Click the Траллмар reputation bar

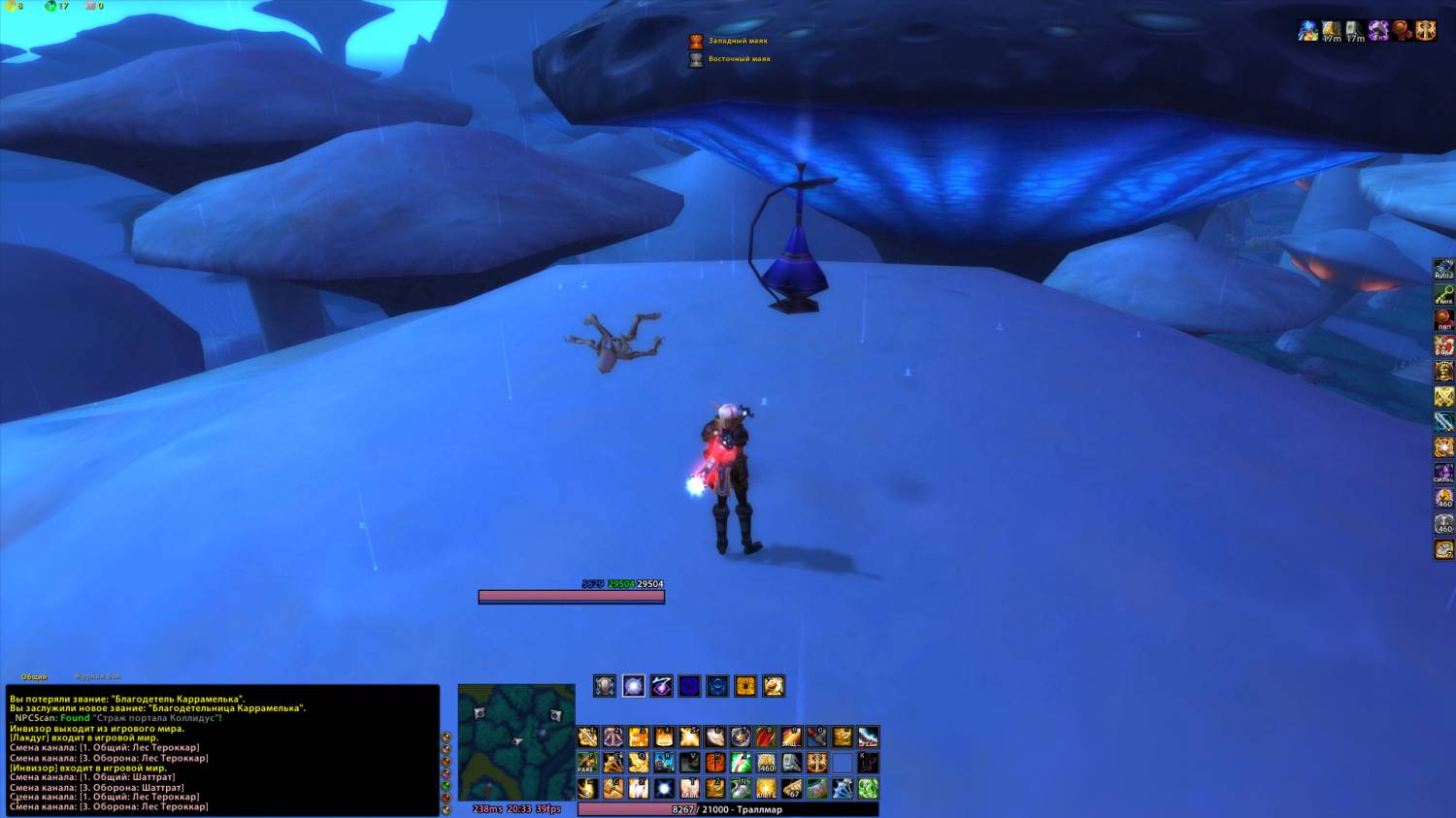(x=728, y=809)
